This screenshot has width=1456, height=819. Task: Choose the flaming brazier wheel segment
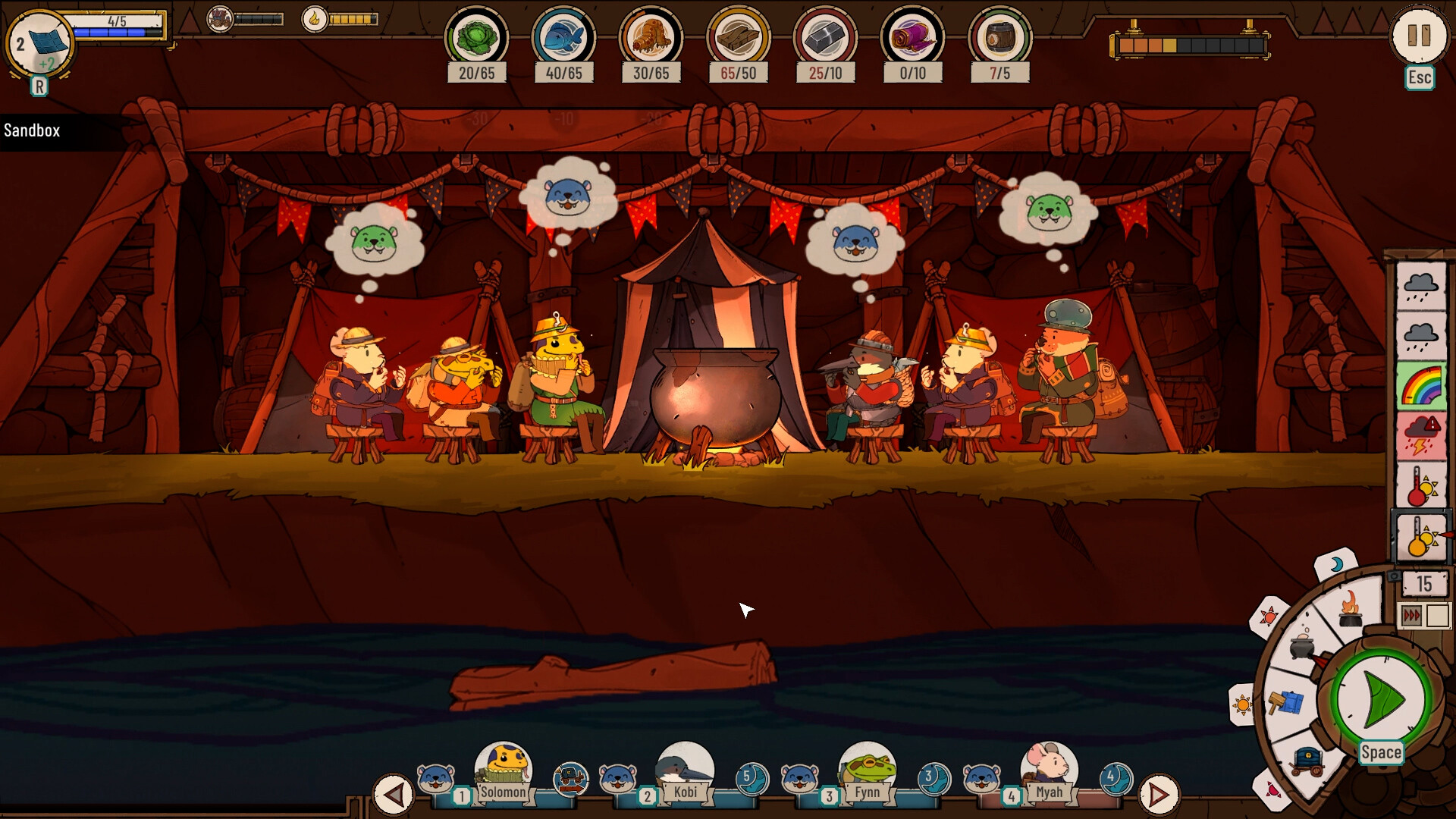(x=1350, y=607)
